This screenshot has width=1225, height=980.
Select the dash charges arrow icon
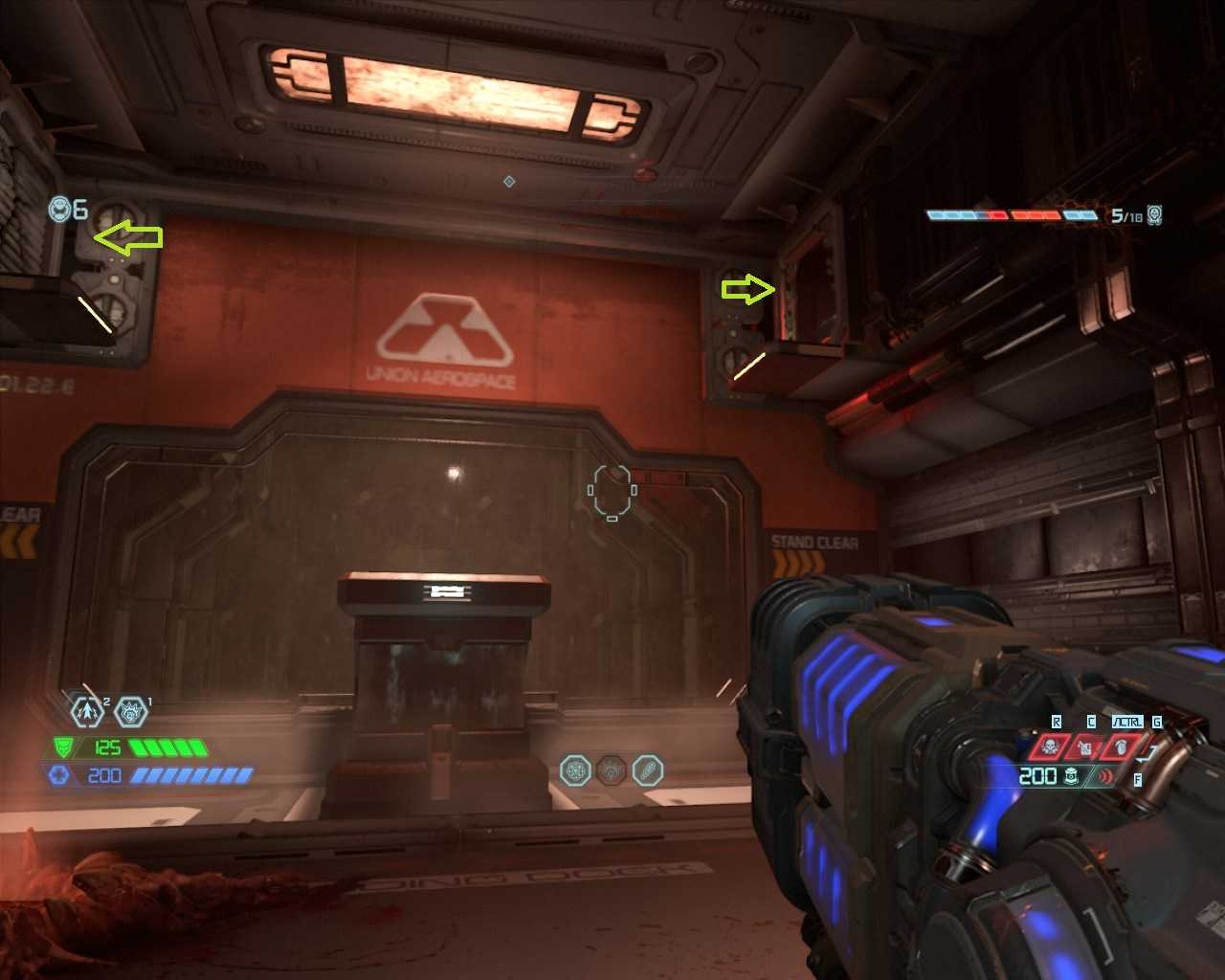87,711
